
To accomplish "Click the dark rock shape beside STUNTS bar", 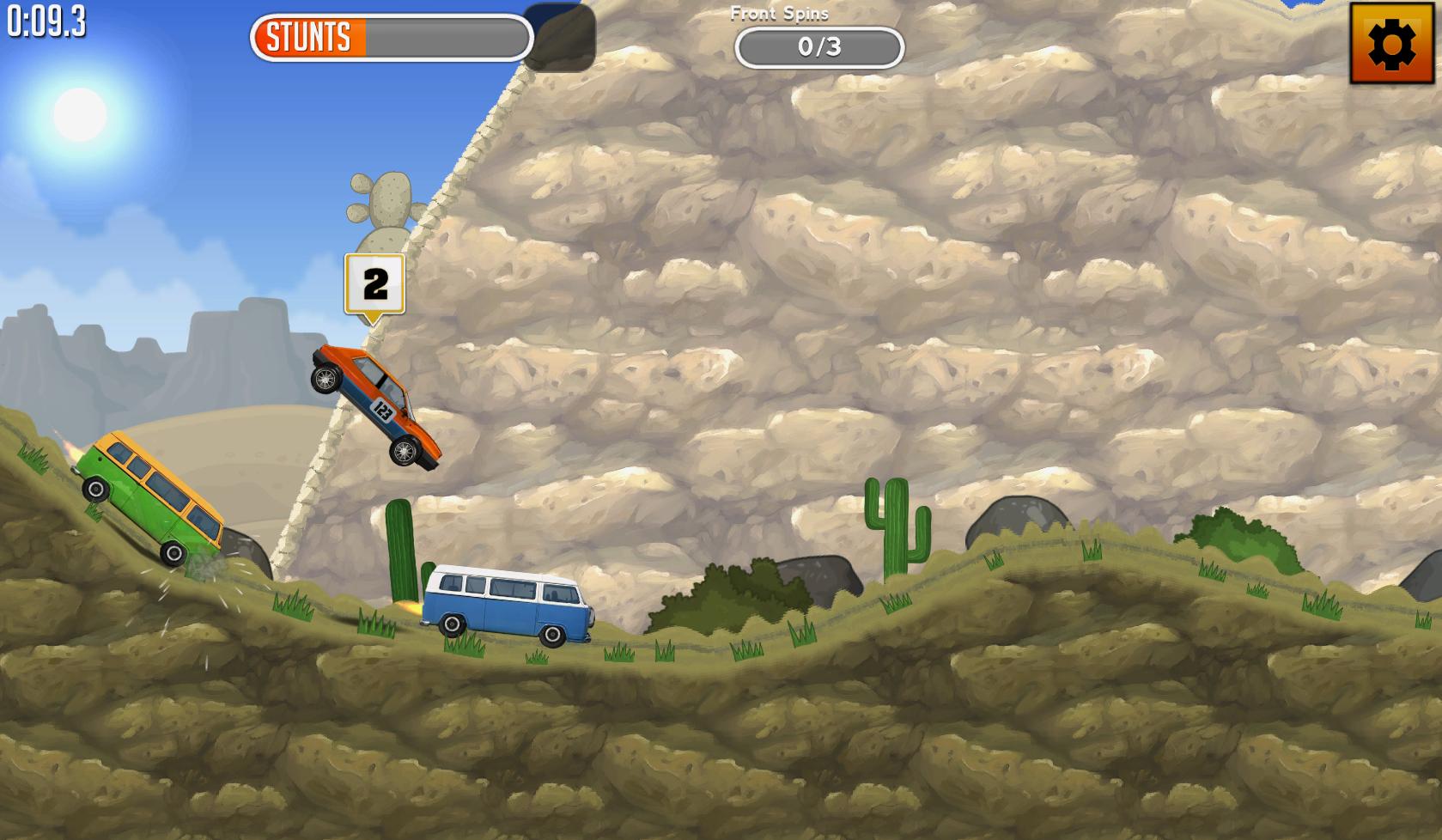I will (563, 39).
